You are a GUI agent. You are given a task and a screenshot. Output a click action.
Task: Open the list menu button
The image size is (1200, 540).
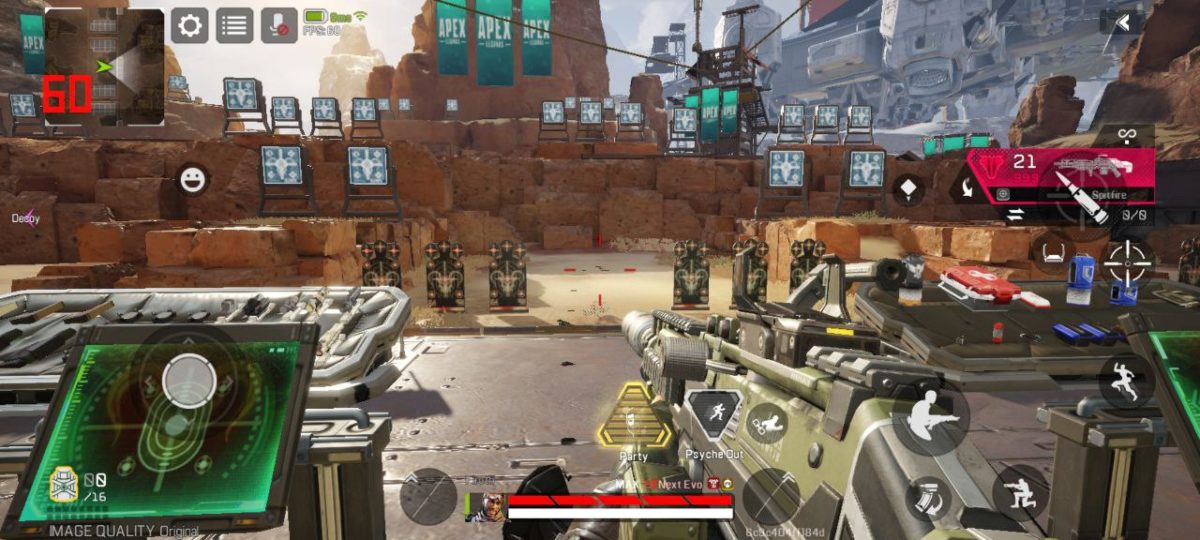235,26
